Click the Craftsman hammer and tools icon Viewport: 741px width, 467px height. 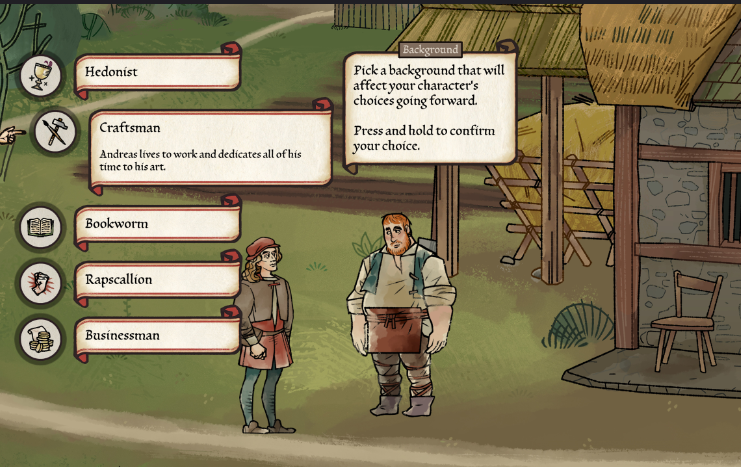pos(54,131)
